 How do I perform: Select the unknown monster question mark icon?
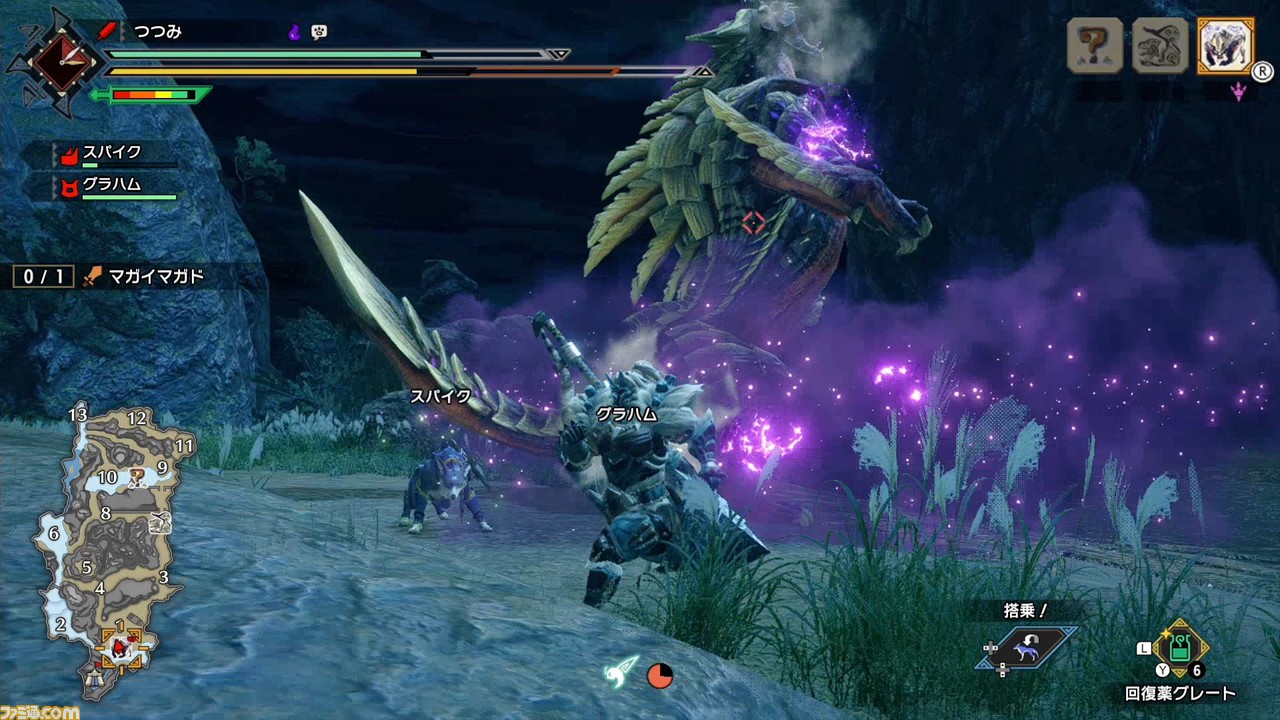pyautogui.click(x=1094, y=46)
